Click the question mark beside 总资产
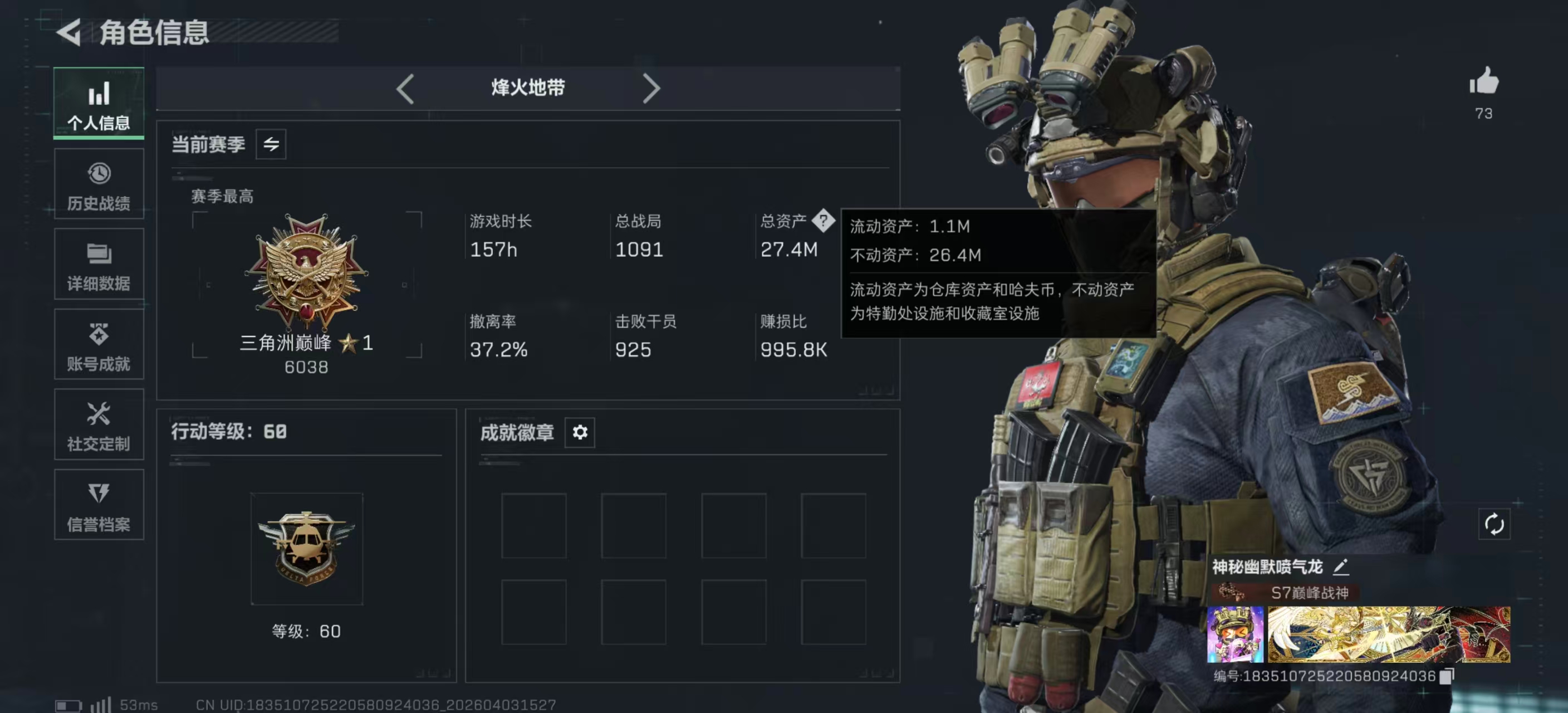The width and height of the screenshot is (1568, 713). (x=823, y=221)
